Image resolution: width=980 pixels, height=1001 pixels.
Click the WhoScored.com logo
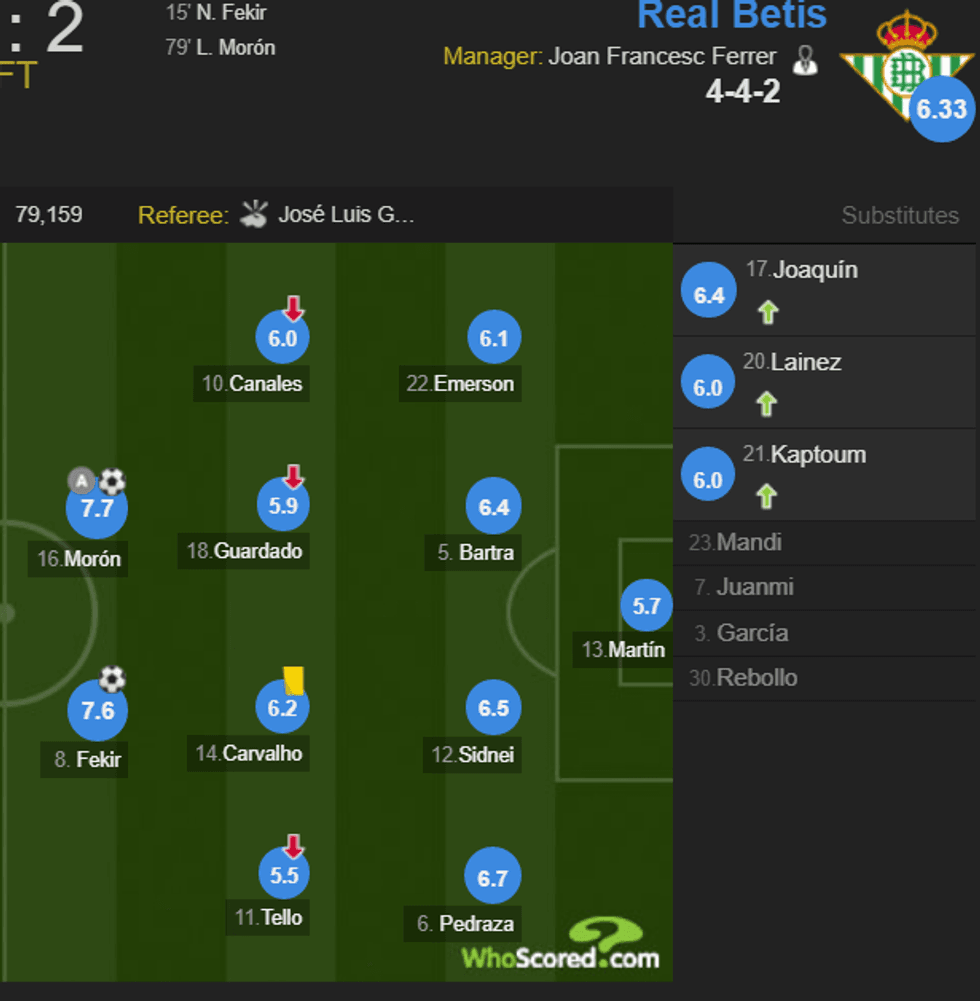click(x=560, y=945)
